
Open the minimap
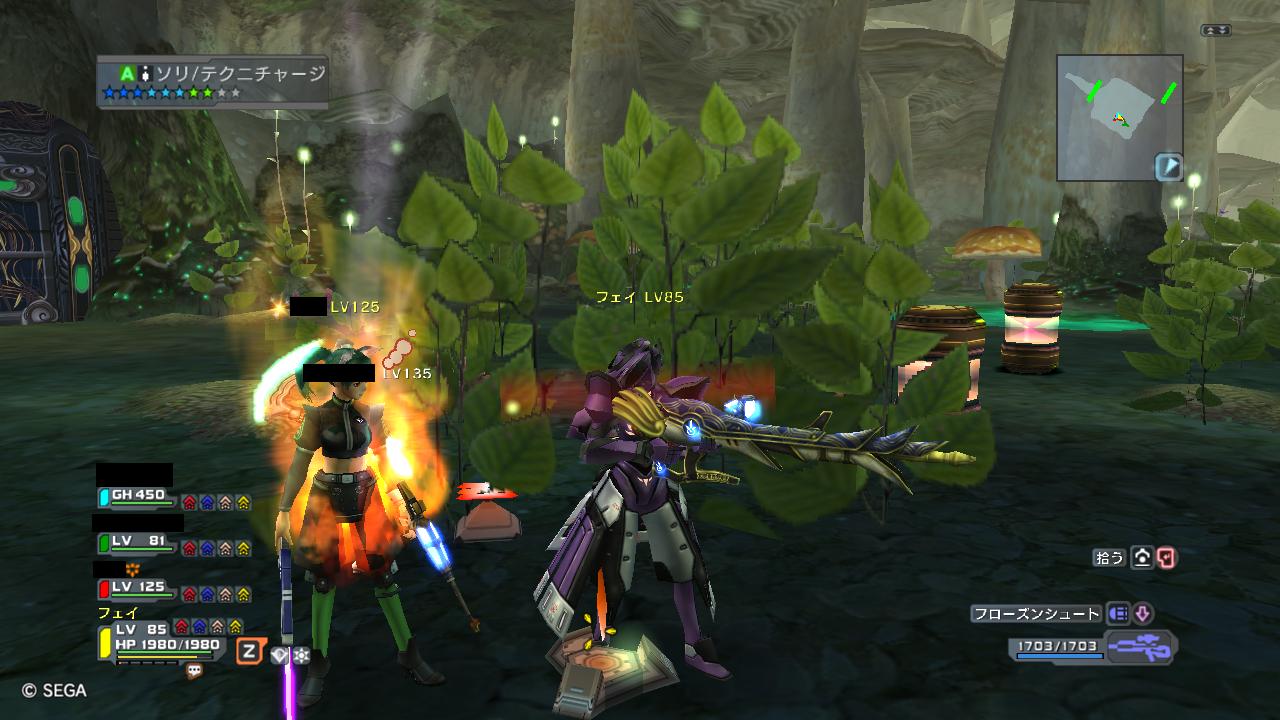point(1119,117)
